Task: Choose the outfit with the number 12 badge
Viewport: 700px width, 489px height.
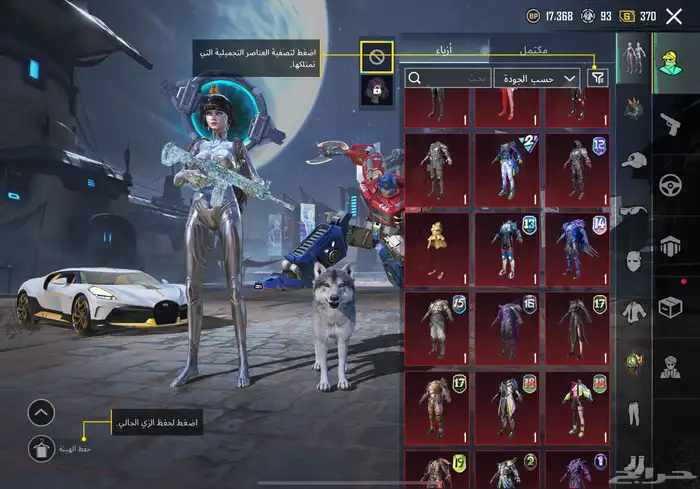Action: pyautogui.click(x=575, y=170)
